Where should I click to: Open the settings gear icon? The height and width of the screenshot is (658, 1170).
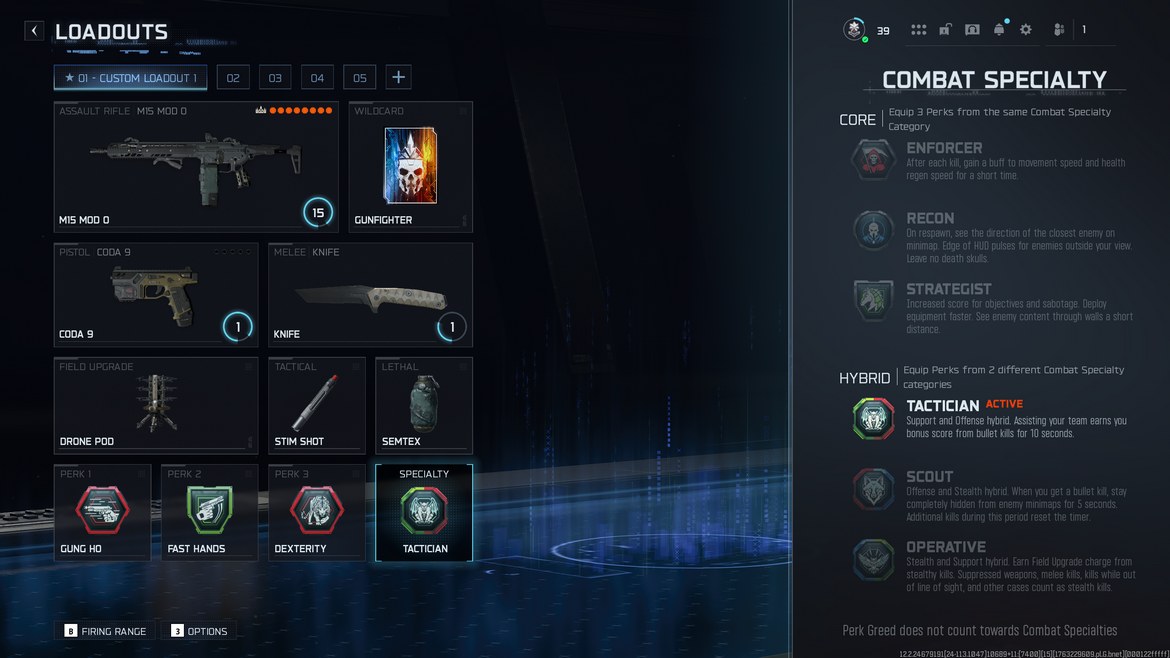point(1025,30)
